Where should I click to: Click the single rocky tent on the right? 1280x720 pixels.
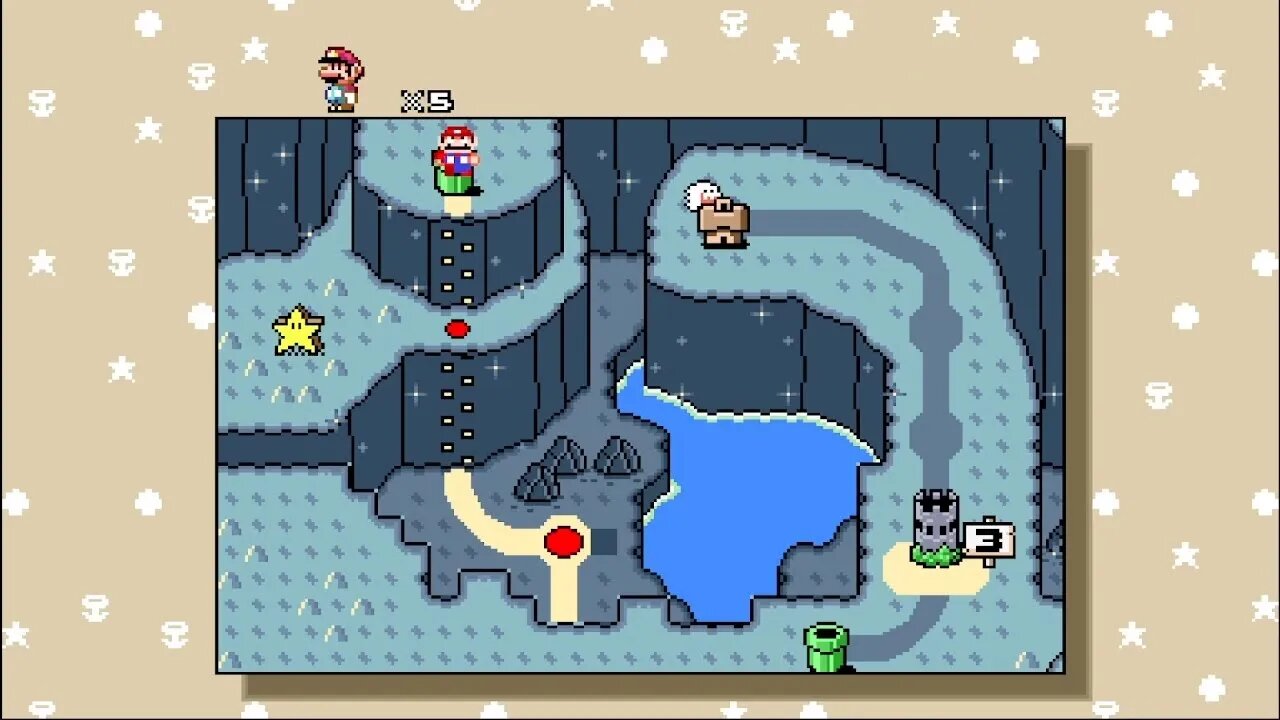point(617,455)
